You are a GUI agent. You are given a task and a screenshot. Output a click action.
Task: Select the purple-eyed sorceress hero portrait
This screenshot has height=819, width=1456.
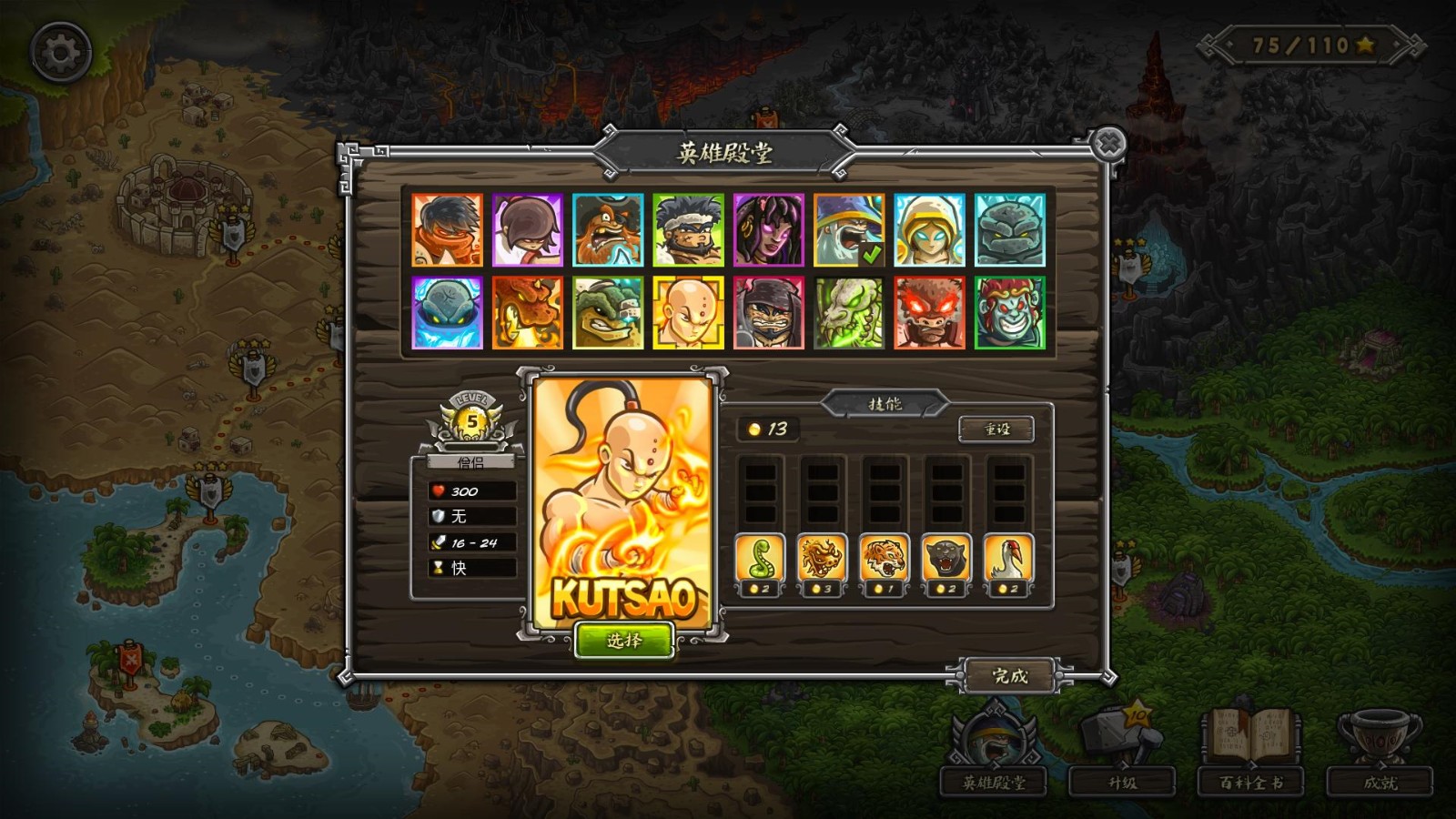768,230
